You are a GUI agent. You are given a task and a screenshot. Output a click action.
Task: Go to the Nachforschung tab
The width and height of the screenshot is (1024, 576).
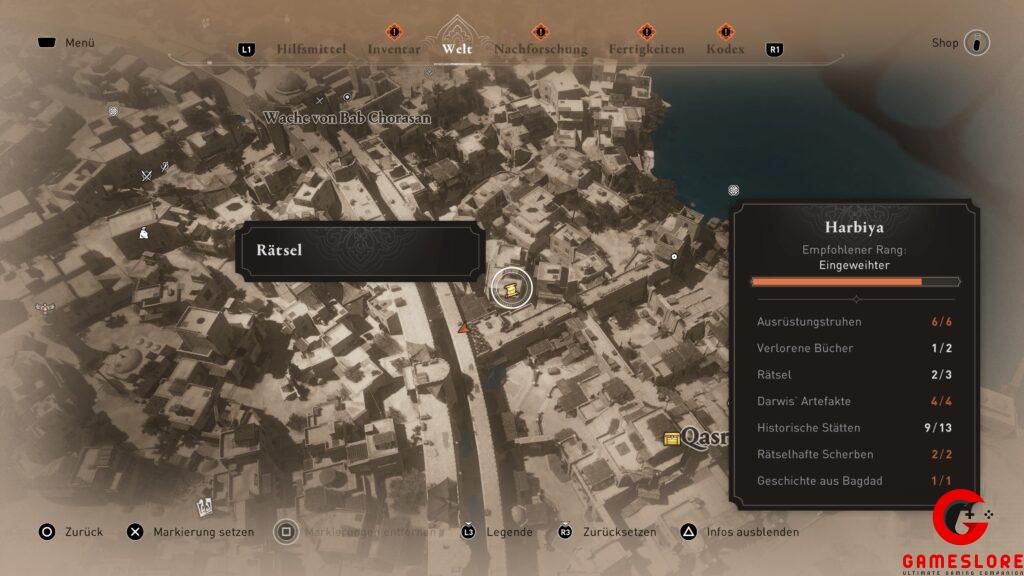tap(540, 49)
